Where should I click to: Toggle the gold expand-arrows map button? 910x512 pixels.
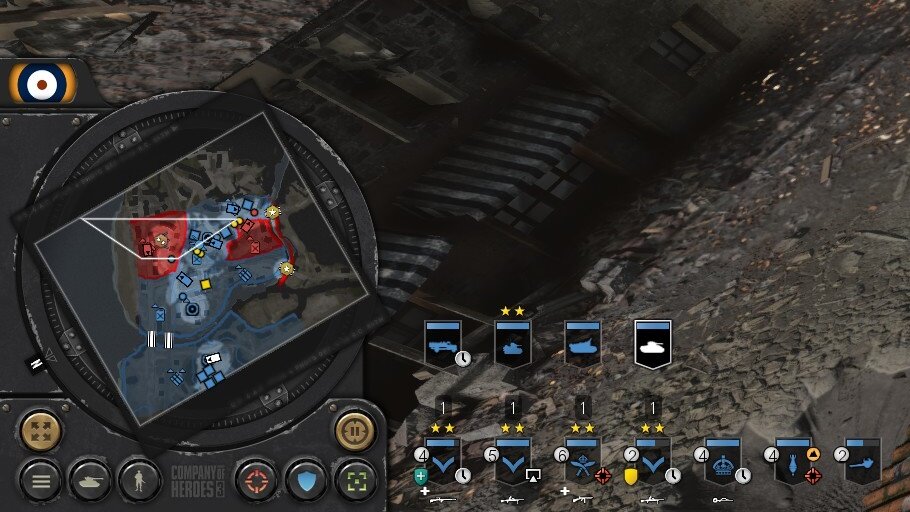[41, 431]
